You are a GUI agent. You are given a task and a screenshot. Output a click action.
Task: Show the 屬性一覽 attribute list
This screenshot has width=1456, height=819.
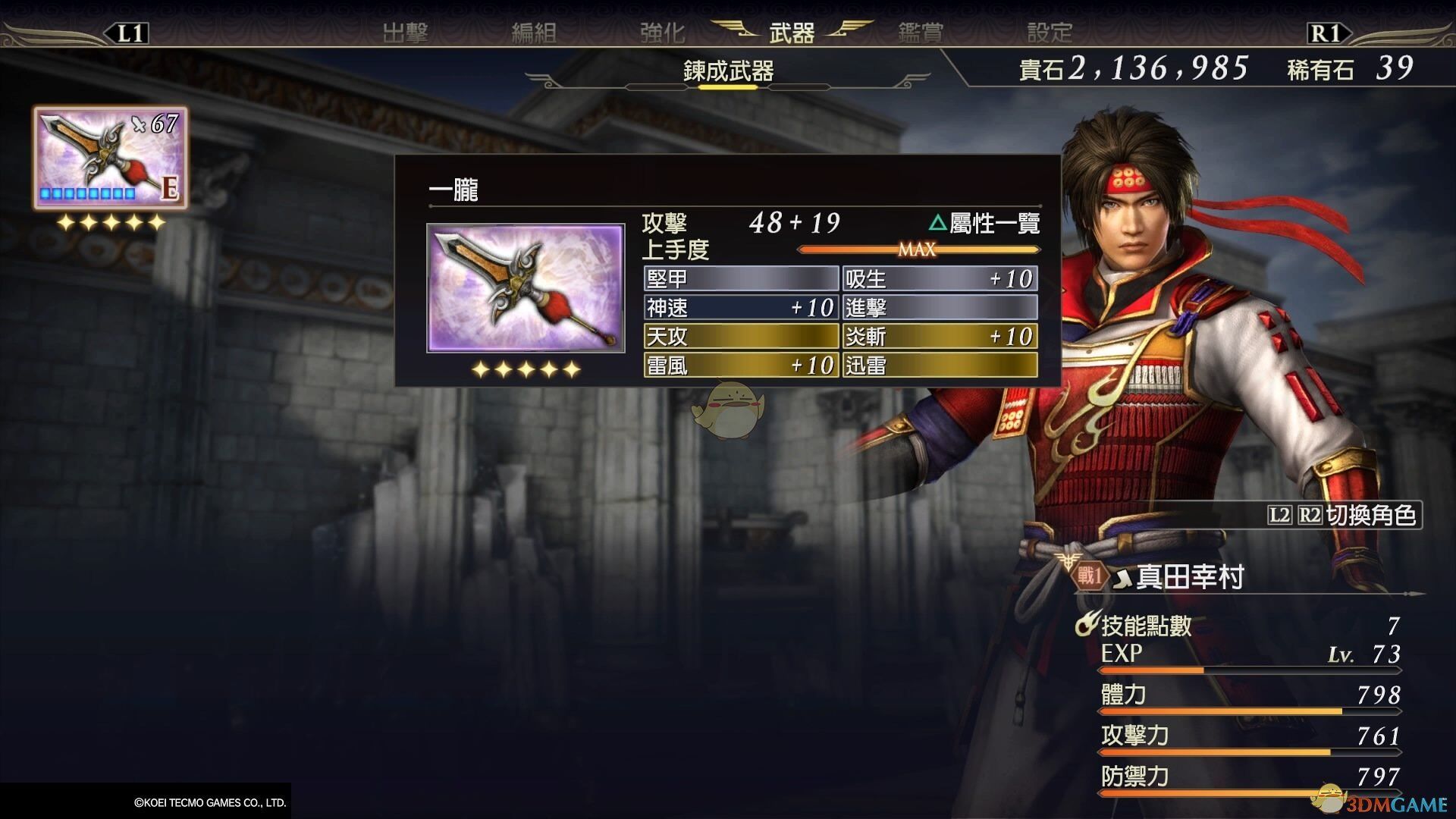click(x=984, y=223)
